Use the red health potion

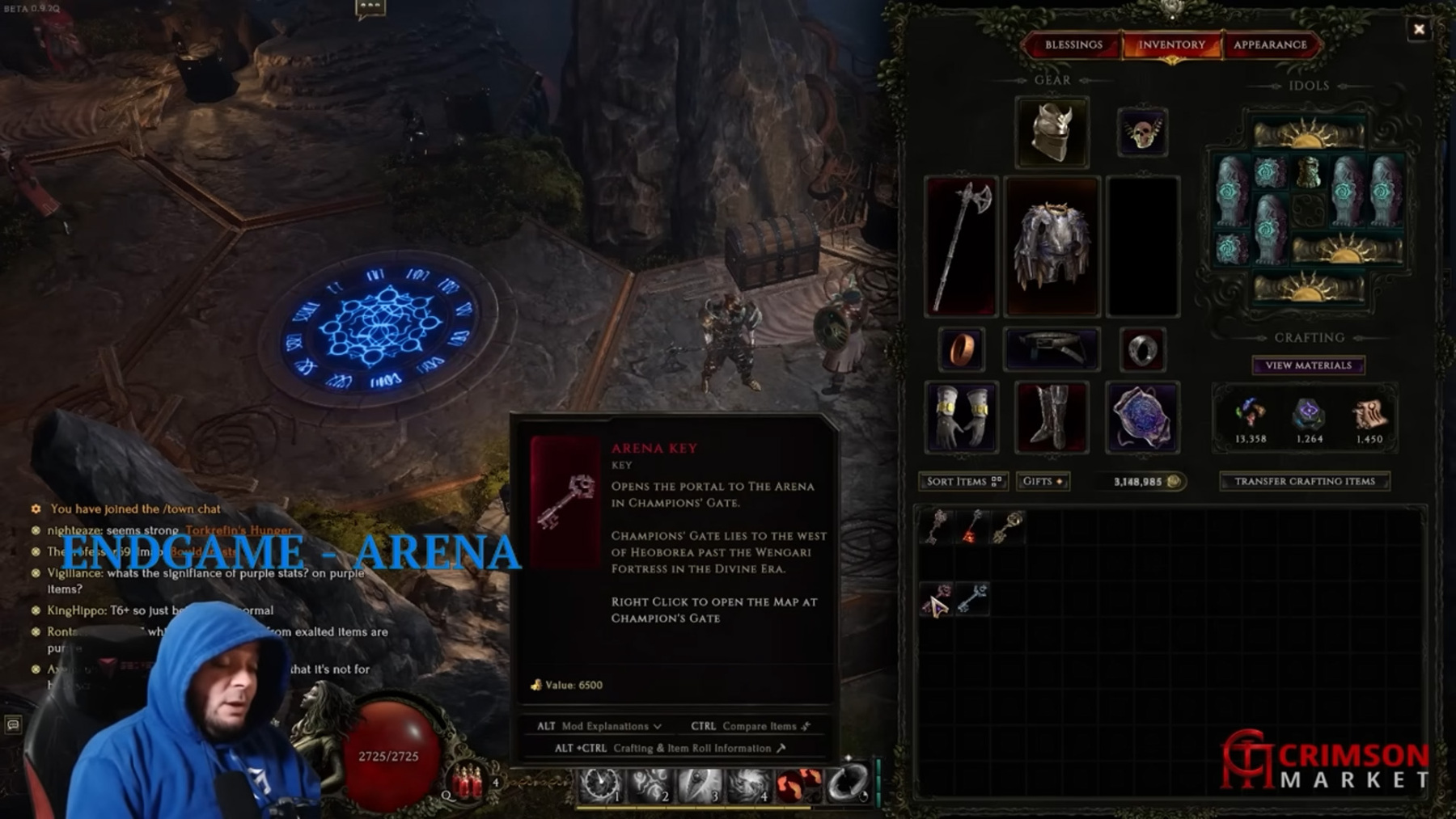tap(468, 781)
